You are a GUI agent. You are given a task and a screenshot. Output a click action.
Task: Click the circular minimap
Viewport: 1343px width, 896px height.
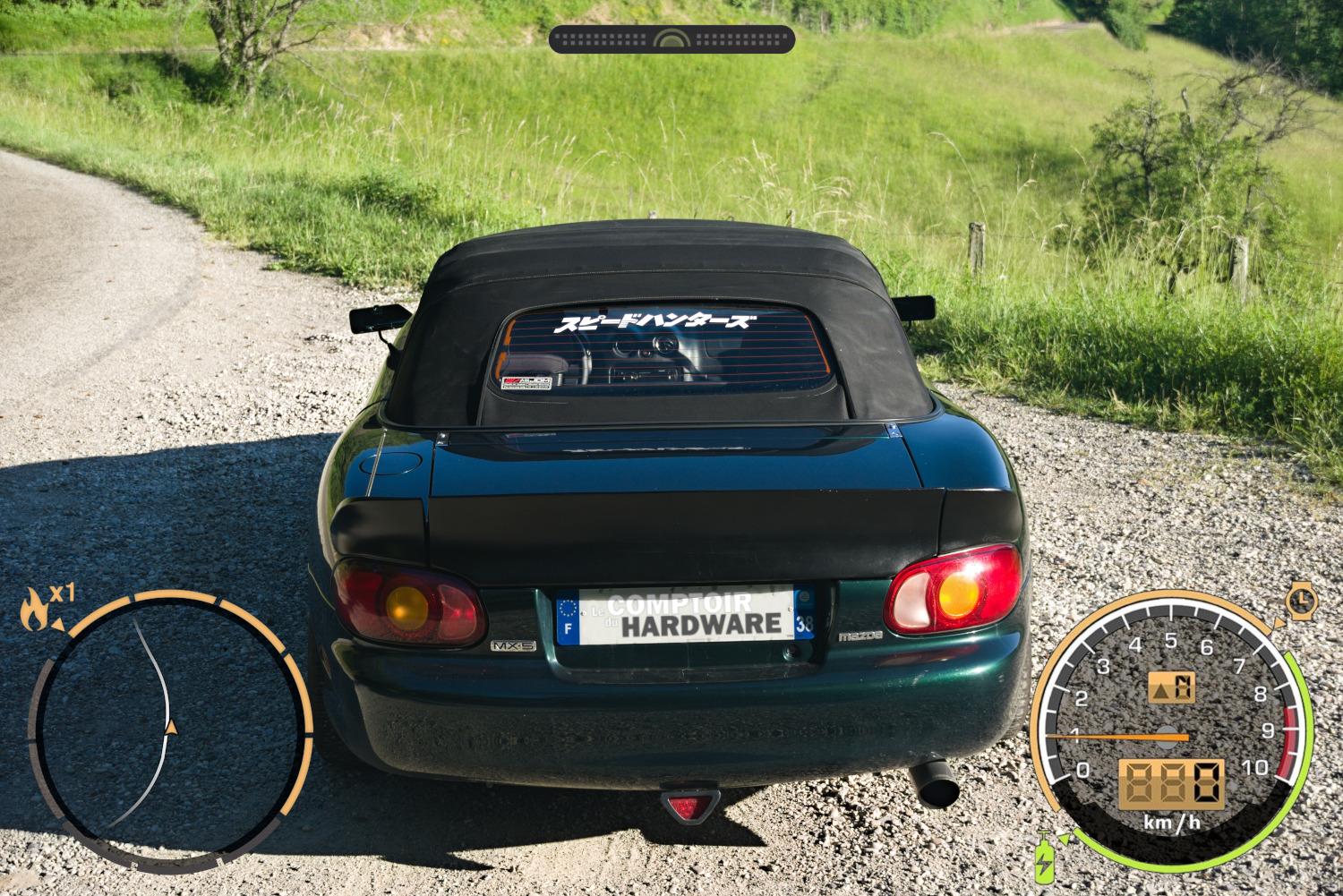click(170, 732)
